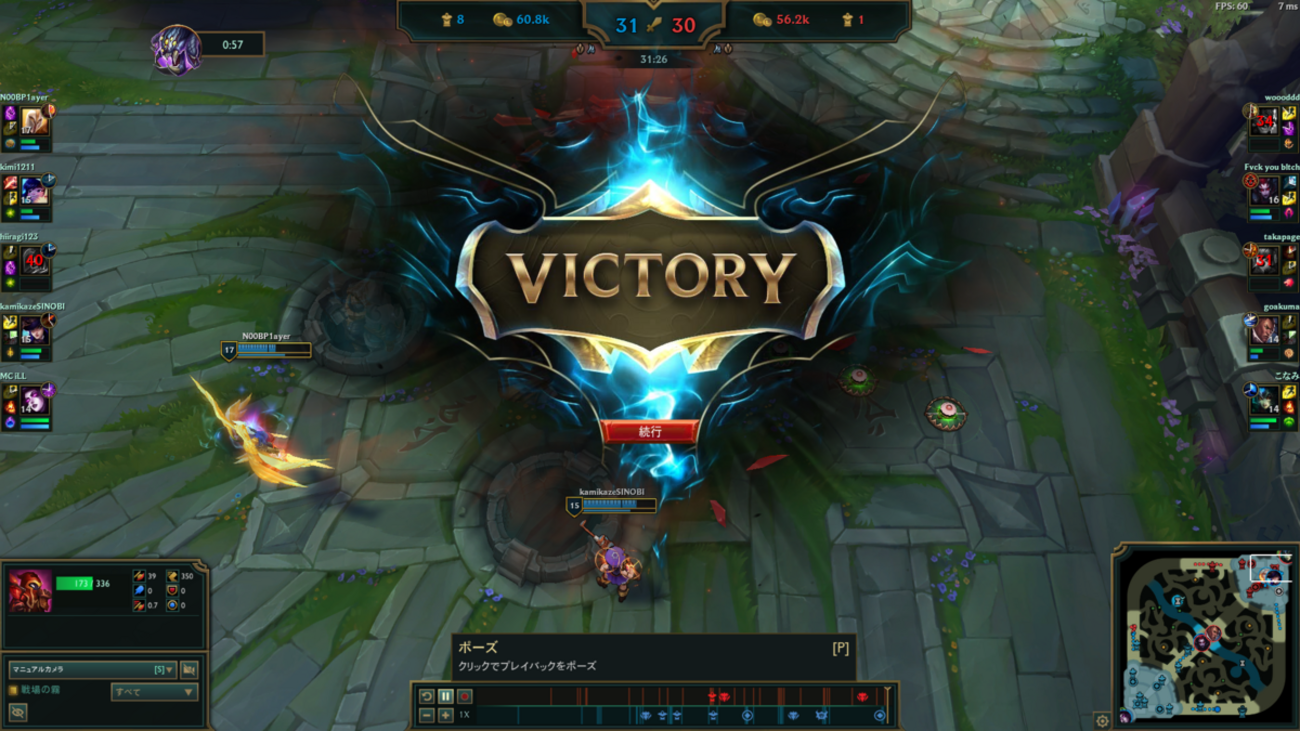Click the red 続行 continue button

tap(650, 432)
